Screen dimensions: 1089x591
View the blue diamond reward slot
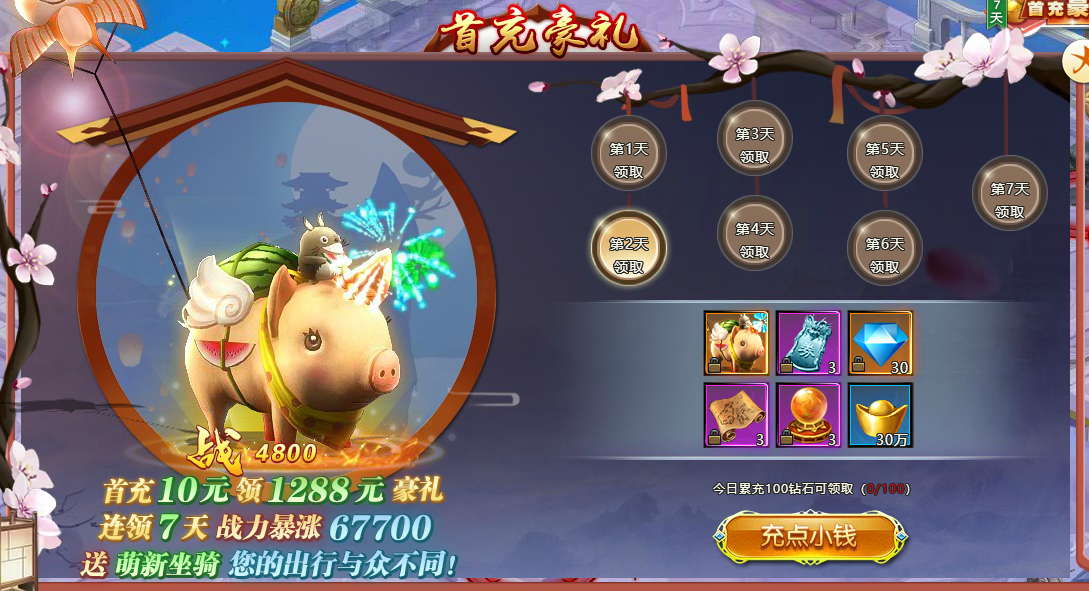pyautogui.click(x=880, y=343)
